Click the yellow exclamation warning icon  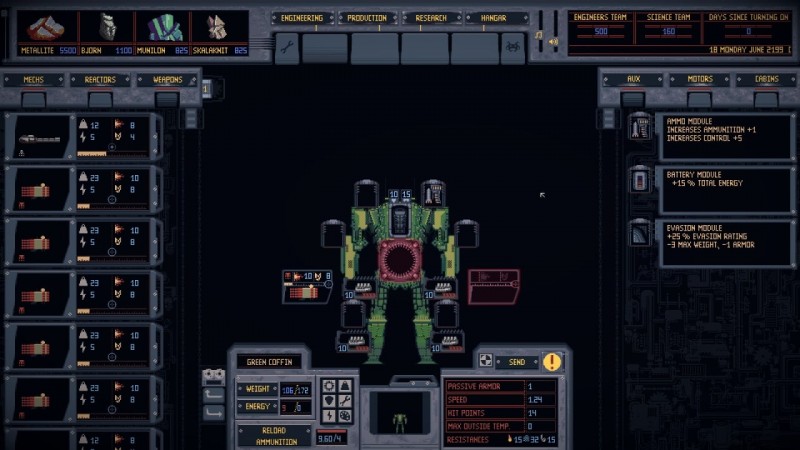(x=552, y=361)
